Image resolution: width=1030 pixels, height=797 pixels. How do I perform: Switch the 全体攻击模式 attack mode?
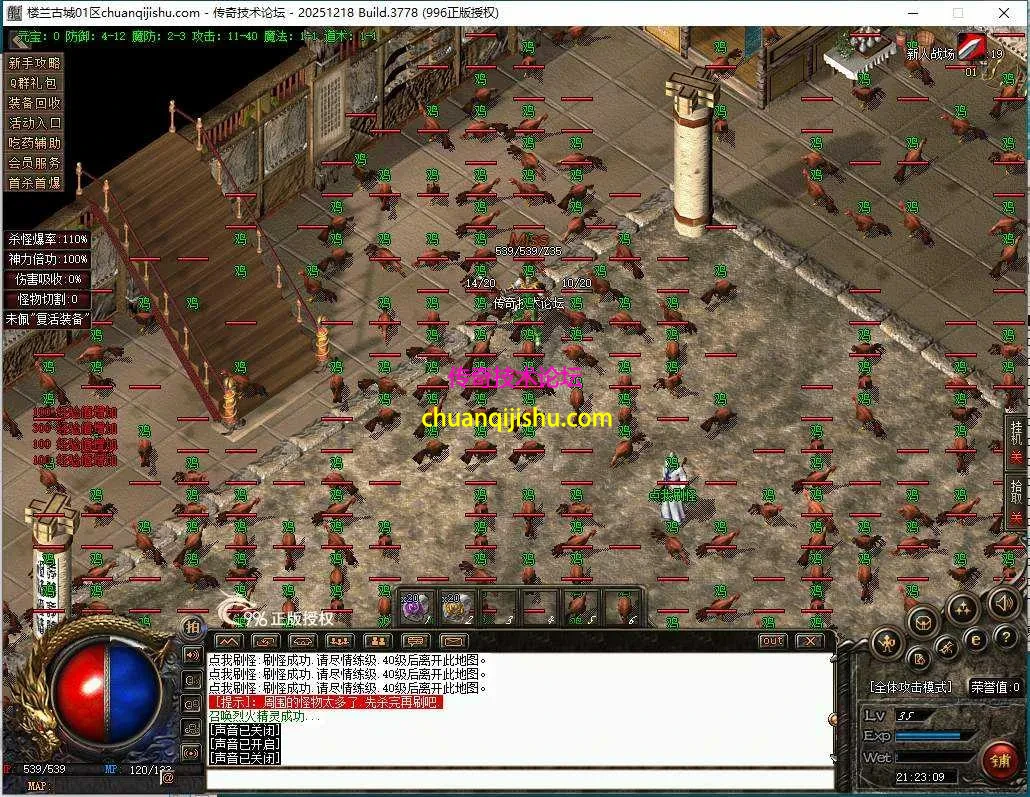(x=910, y=687)
